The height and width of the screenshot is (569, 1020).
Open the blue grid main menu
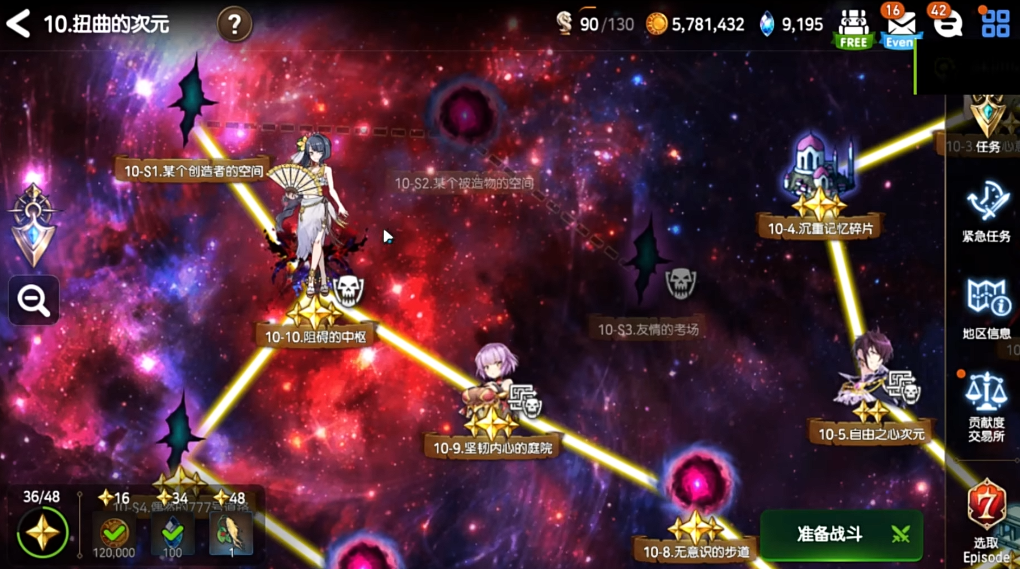pyautogui.click(x=995, y=24)
